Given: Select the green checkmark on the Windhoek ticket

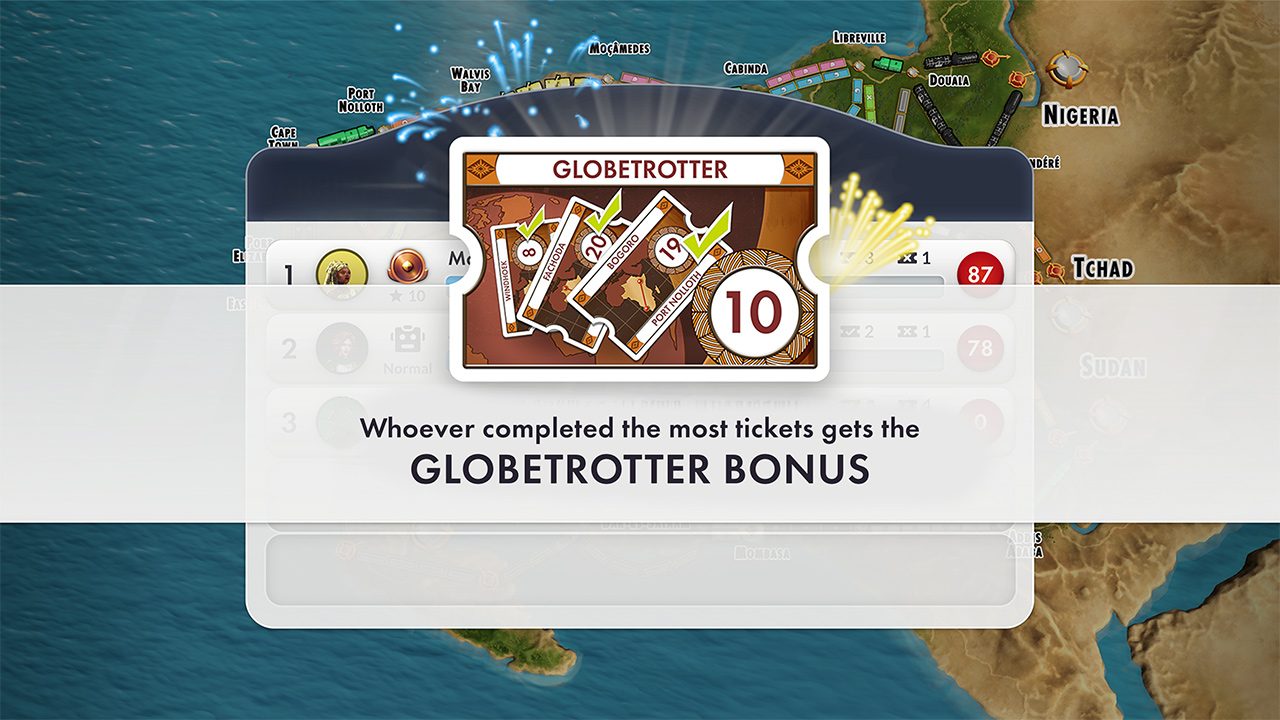Looking at the screenshot, I should click(532, 225).
